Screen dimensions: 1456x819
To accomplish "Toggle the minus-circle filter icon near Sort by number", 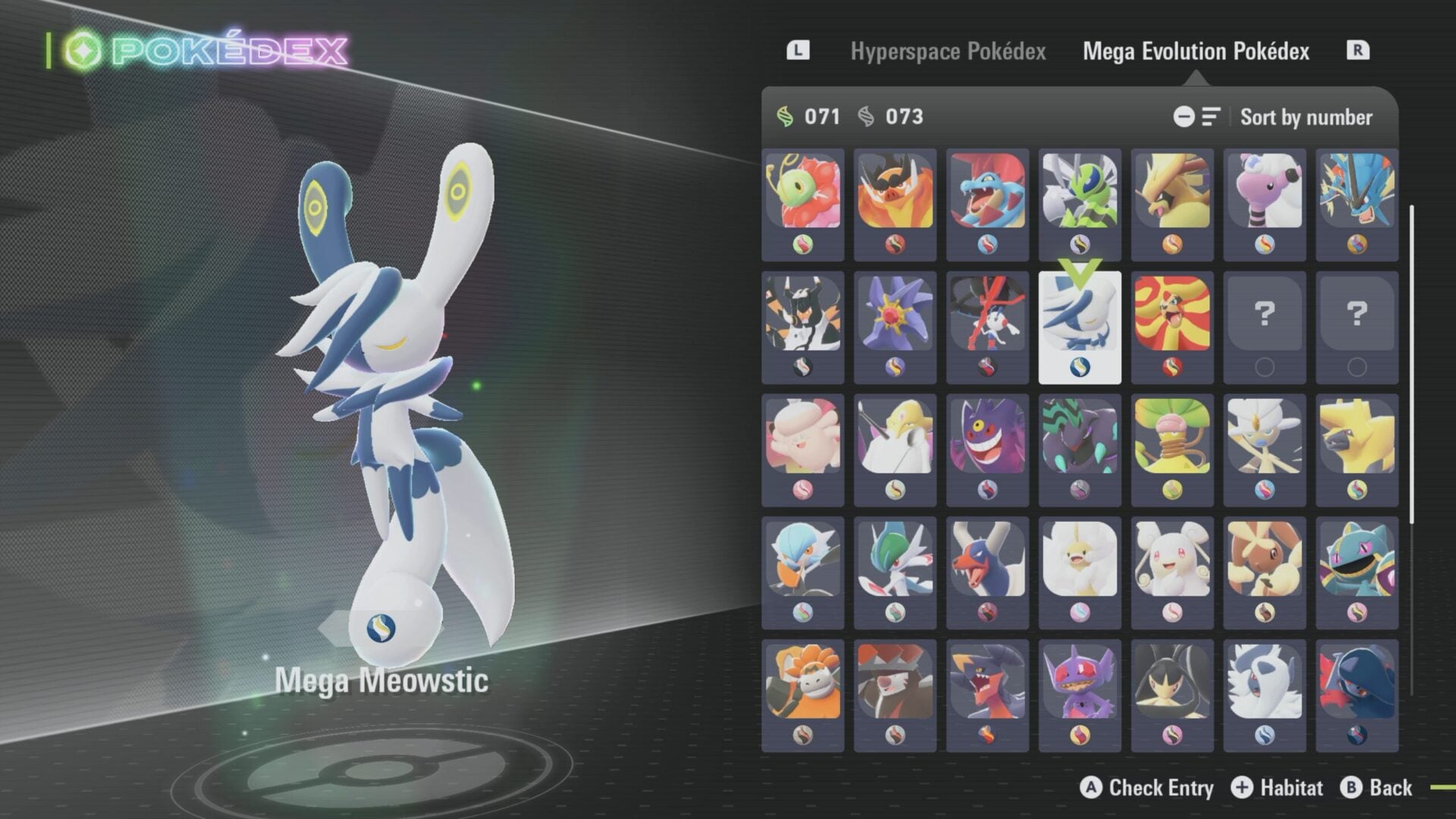I will [x=1184, y=118].
